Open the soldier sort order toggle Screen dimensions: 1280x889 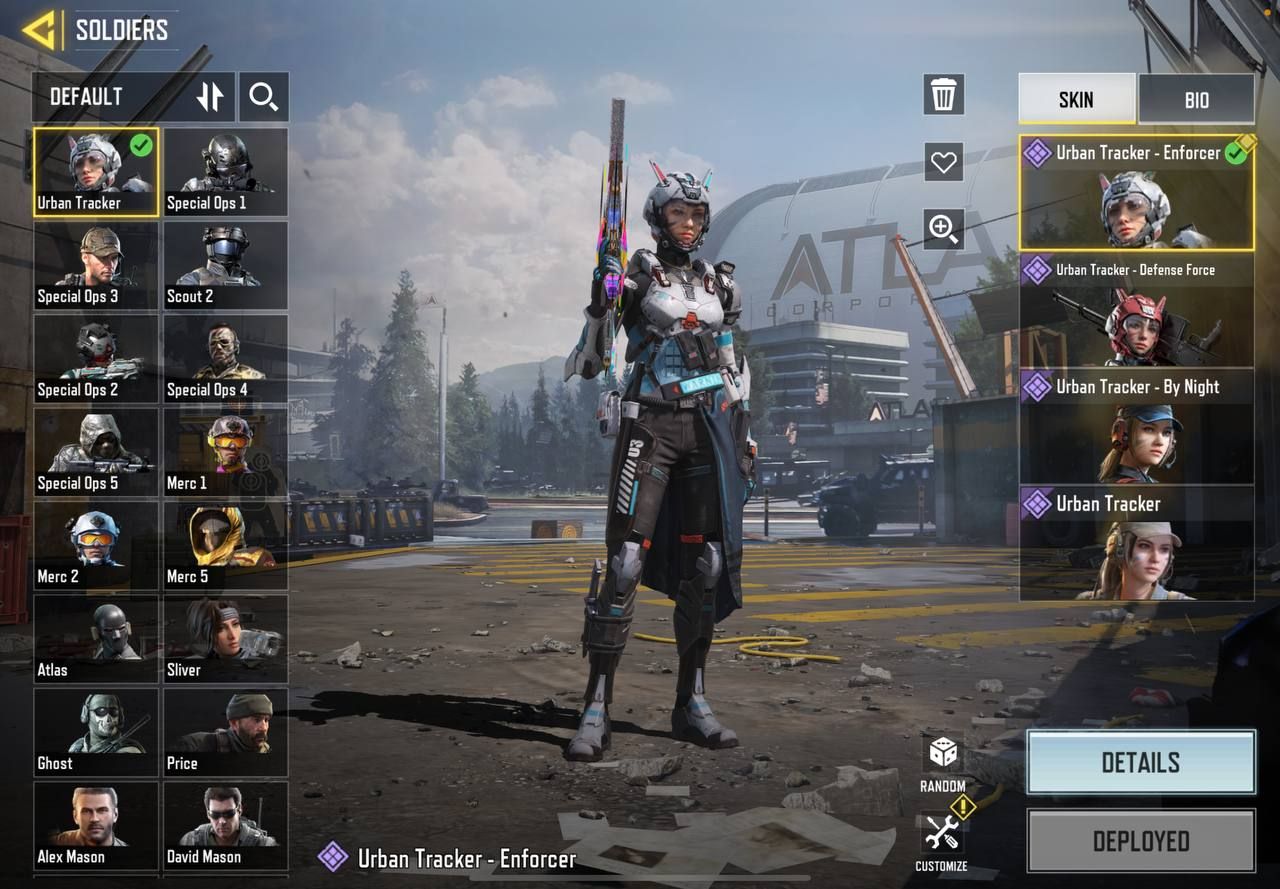click(x=210, y=97)
